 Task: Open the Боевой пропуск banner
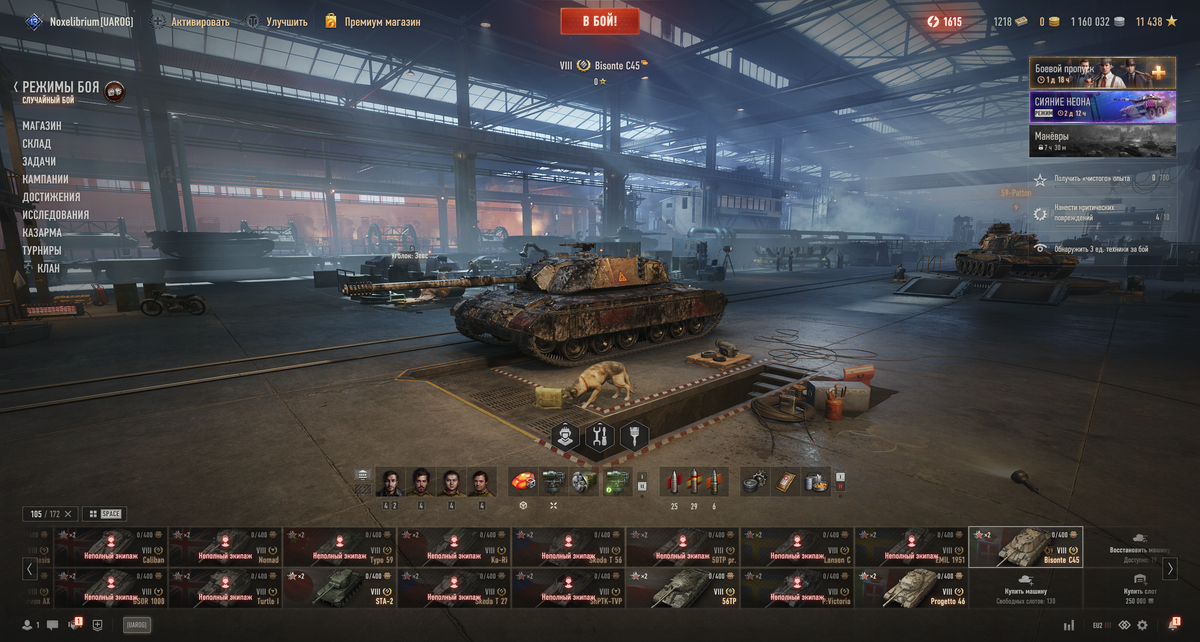[x=1102, y=72]
